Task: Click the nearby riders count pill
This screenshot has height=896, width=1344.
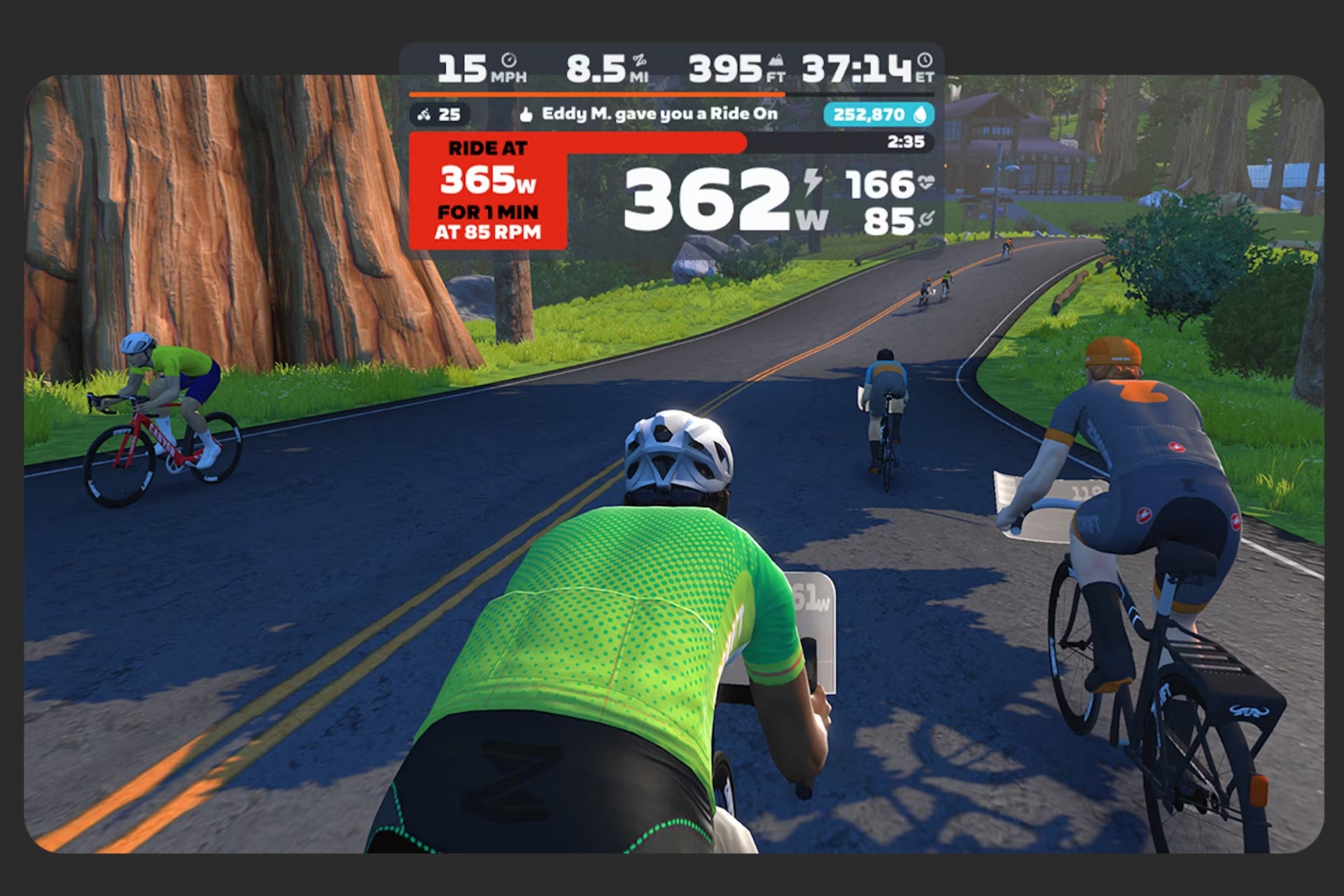Action: pyautogui.click(x=440, y=114)
